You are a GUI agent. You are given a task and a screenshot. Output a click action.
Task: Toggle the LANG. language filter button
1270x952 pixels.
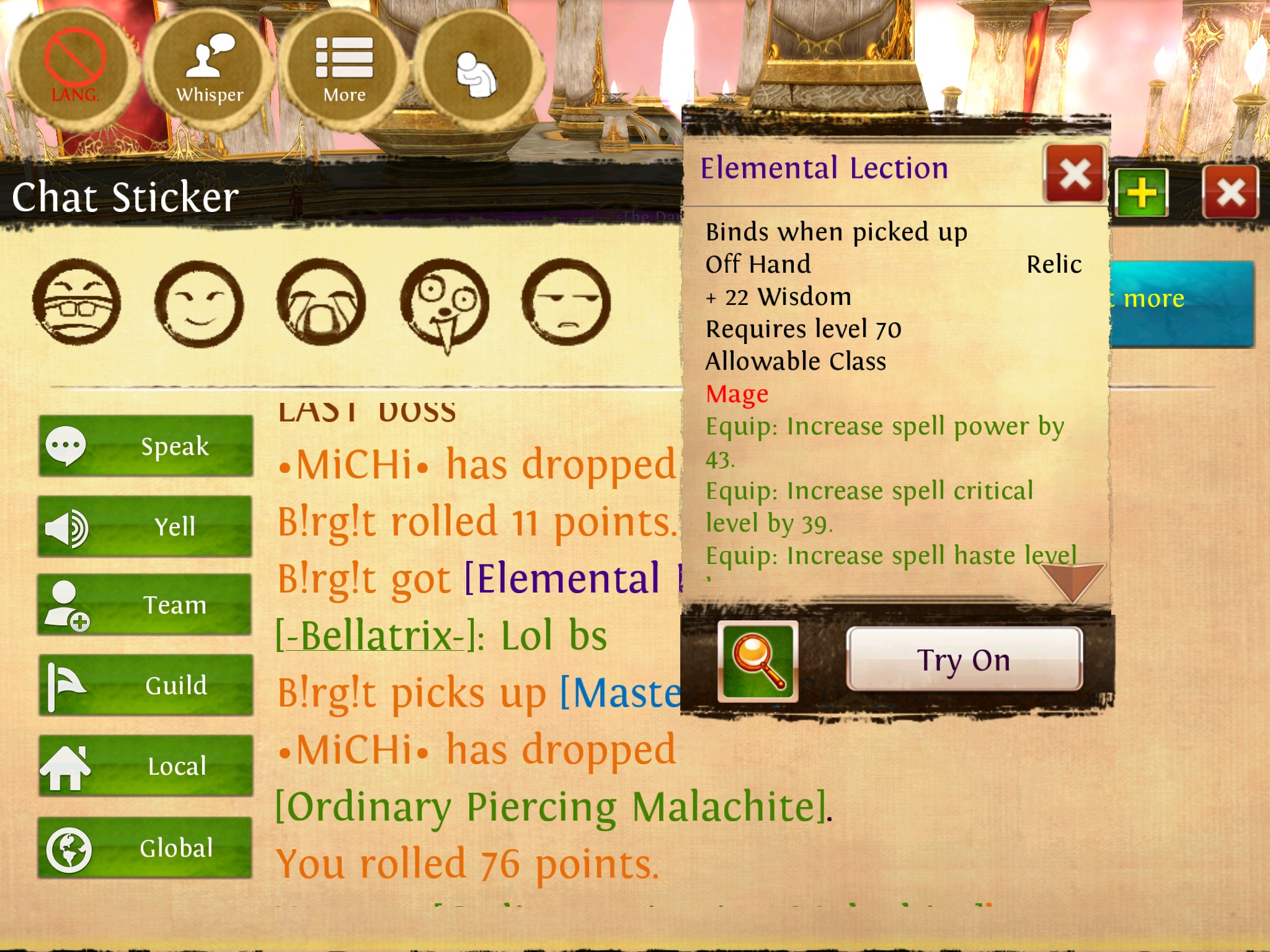tap(74, 68)
